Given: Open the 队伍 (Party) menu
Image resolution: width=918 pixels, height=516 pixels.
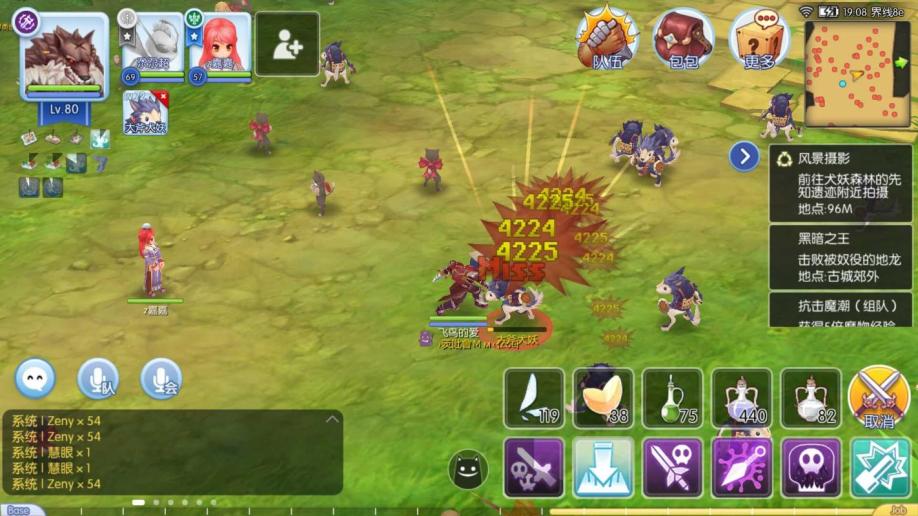Looking at the screenshot, I should coord(606,38).
